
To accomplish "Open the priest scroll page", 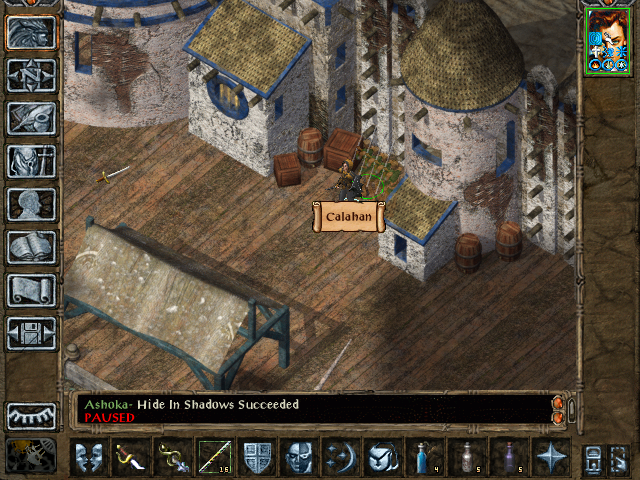I will point(31,290).
